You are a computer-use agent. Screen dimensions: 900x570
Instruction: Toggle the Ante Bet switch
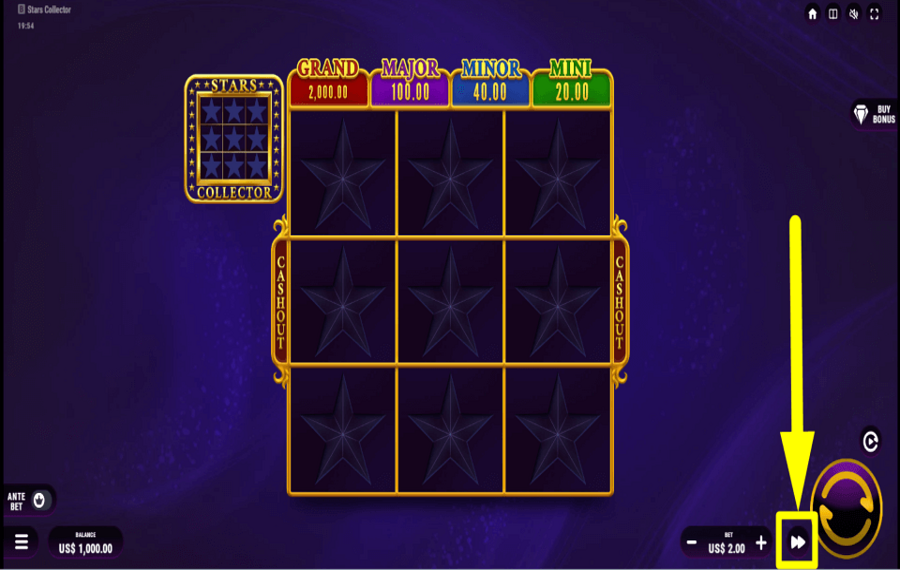coord(39,499)
